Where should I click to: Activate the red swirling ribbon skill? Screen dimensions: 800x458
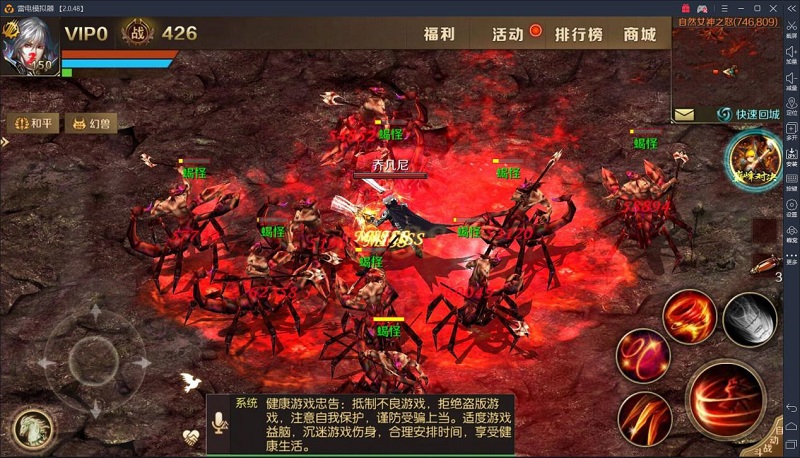642,355
